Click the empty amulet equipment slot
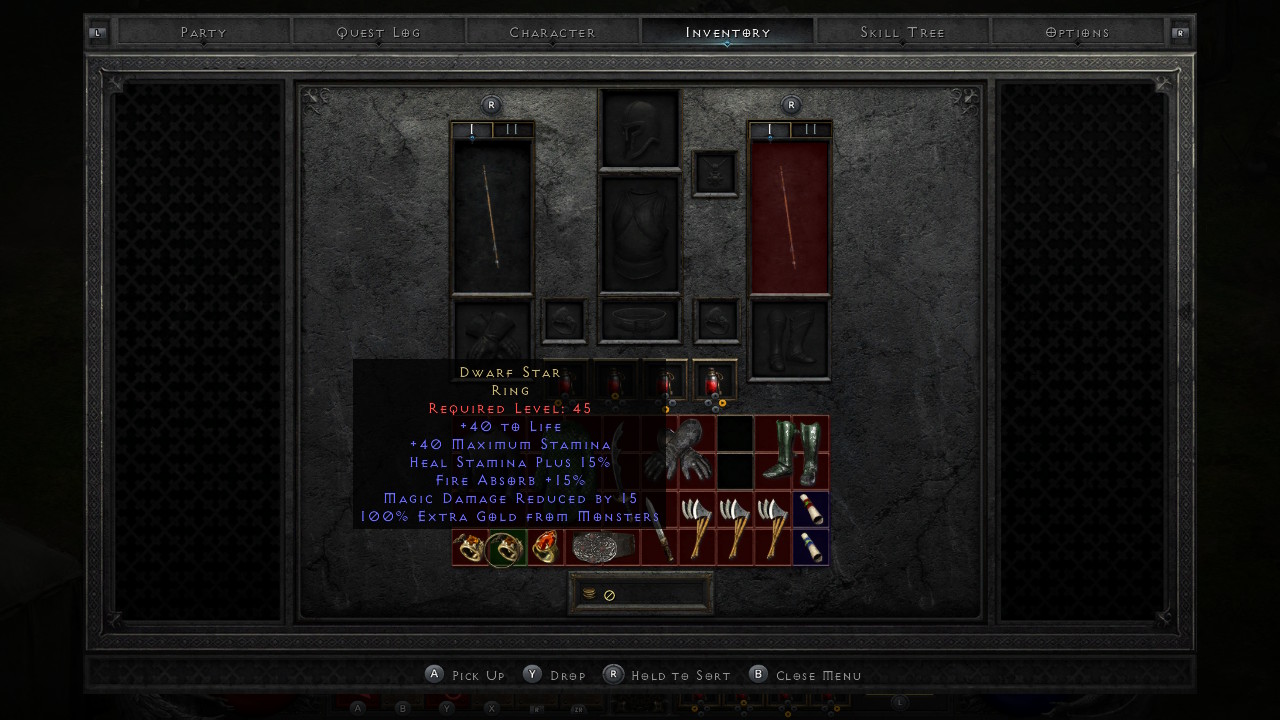This screenshot has height=720, width=1280. click(x=715, y=173)
